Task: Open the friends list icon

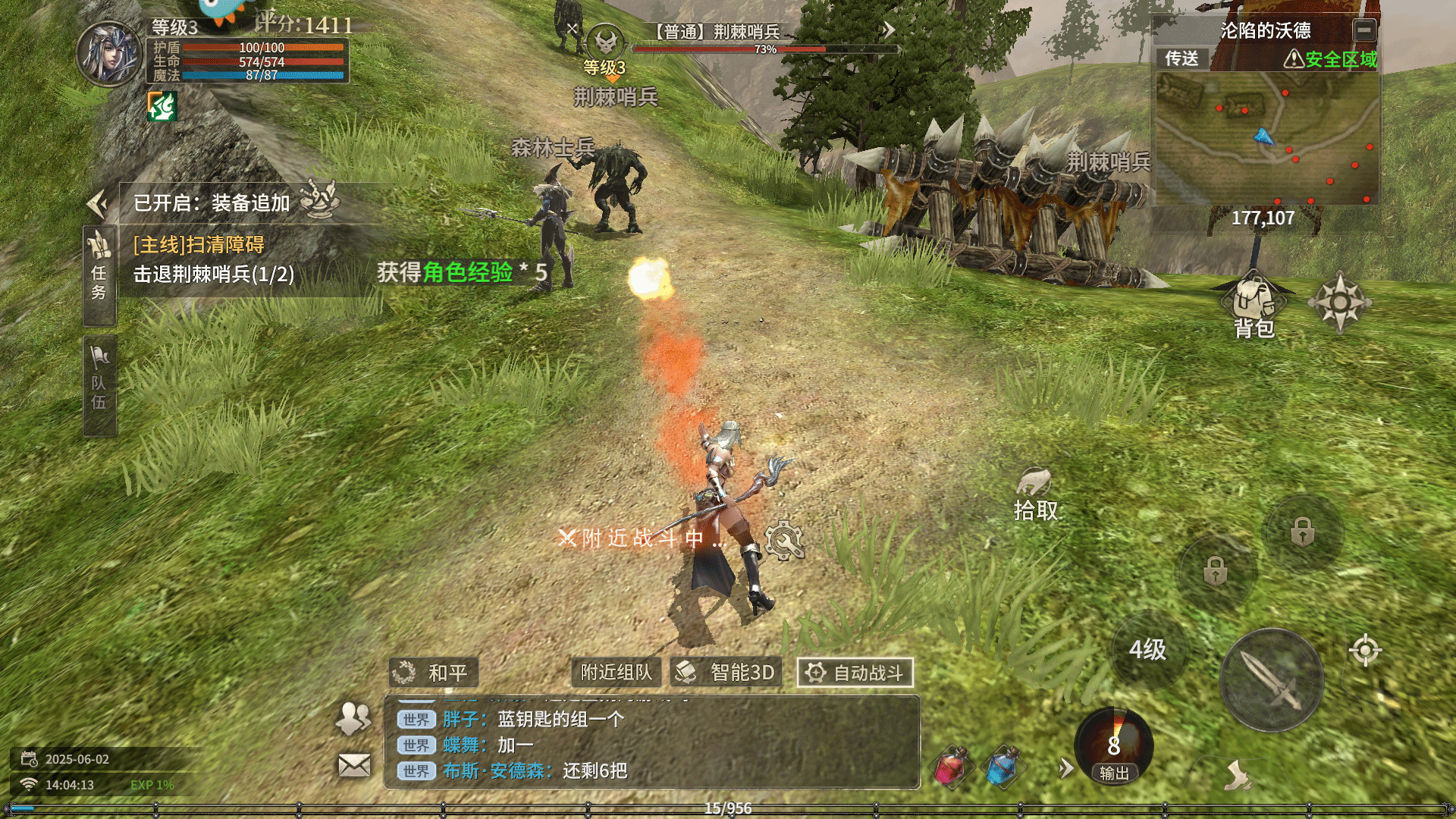Action: pyautogui.click(x=353, y=717)
